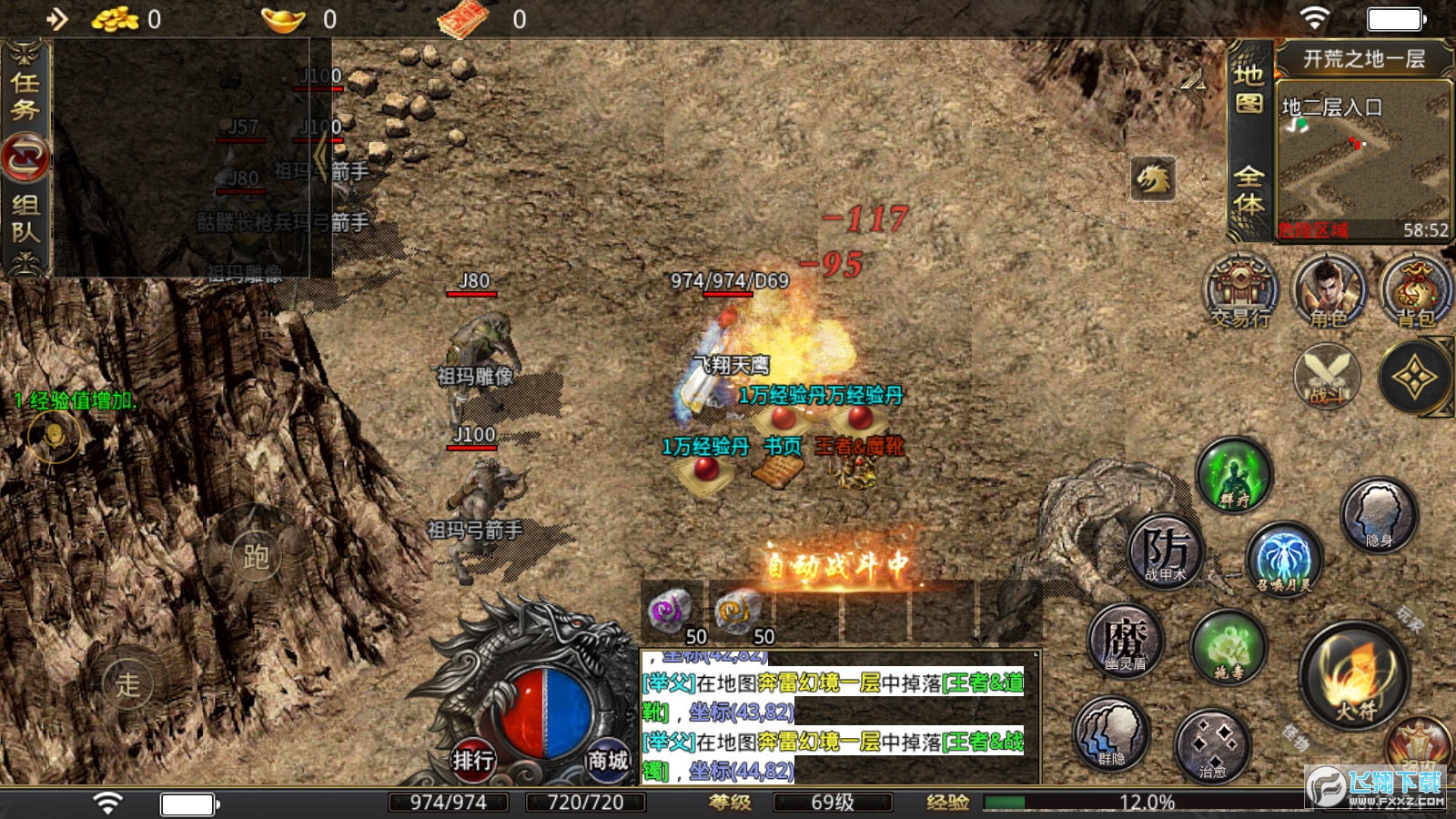Use the 治愈 healing skill
Screen dimensions: 1456x819
click(x=1212, y=746)
